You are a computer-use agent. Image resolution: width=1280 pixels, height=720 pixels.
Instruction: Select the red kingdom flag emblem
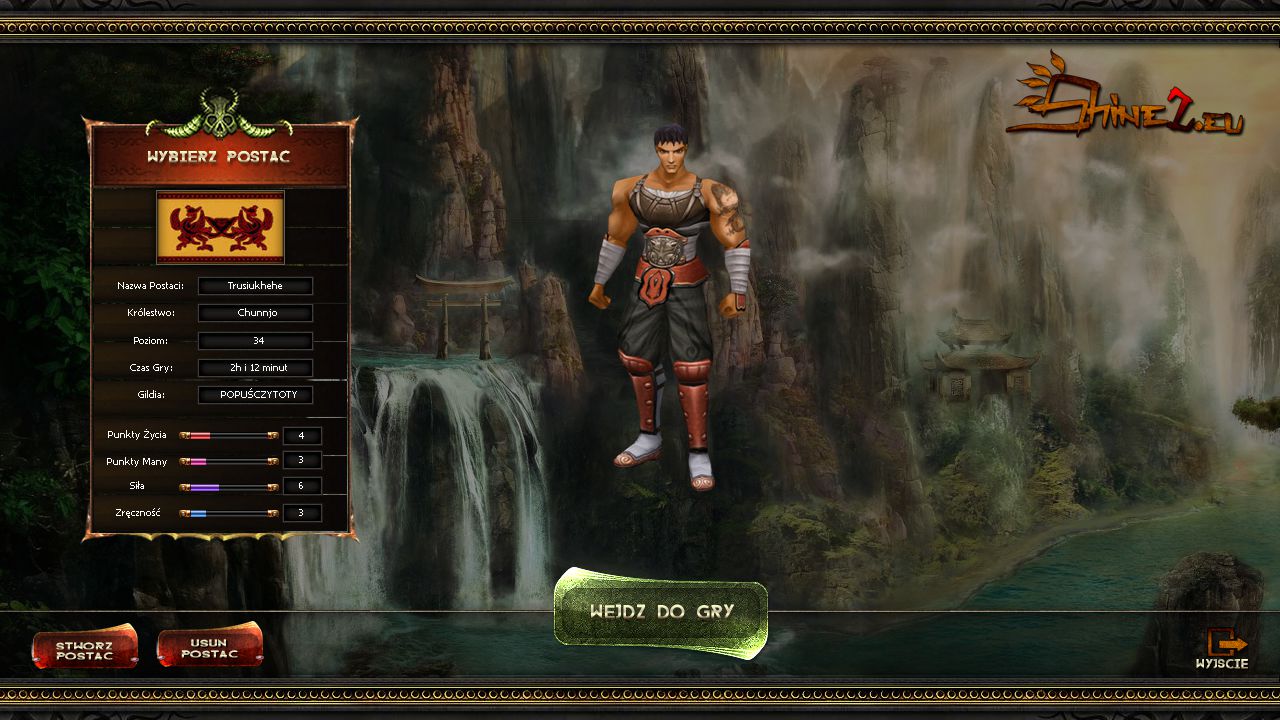click(220, 227)
